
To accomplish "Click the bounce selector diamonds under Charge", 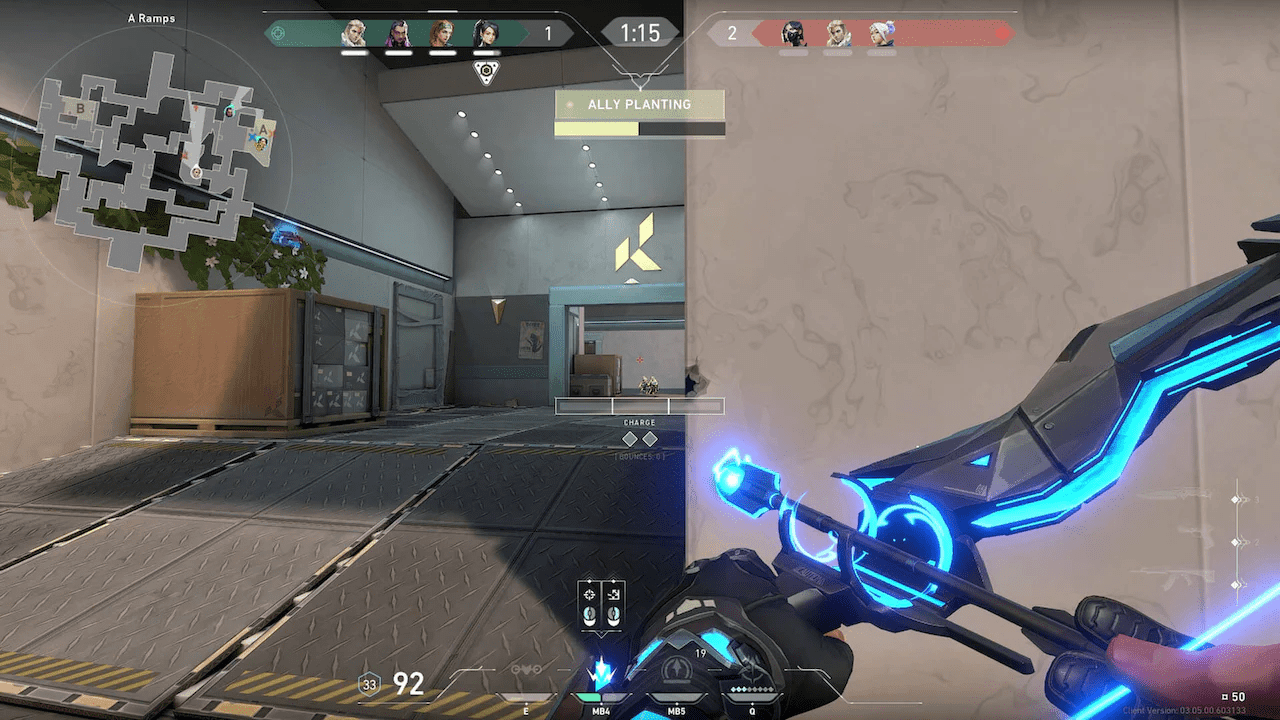I will coord(639,439).
